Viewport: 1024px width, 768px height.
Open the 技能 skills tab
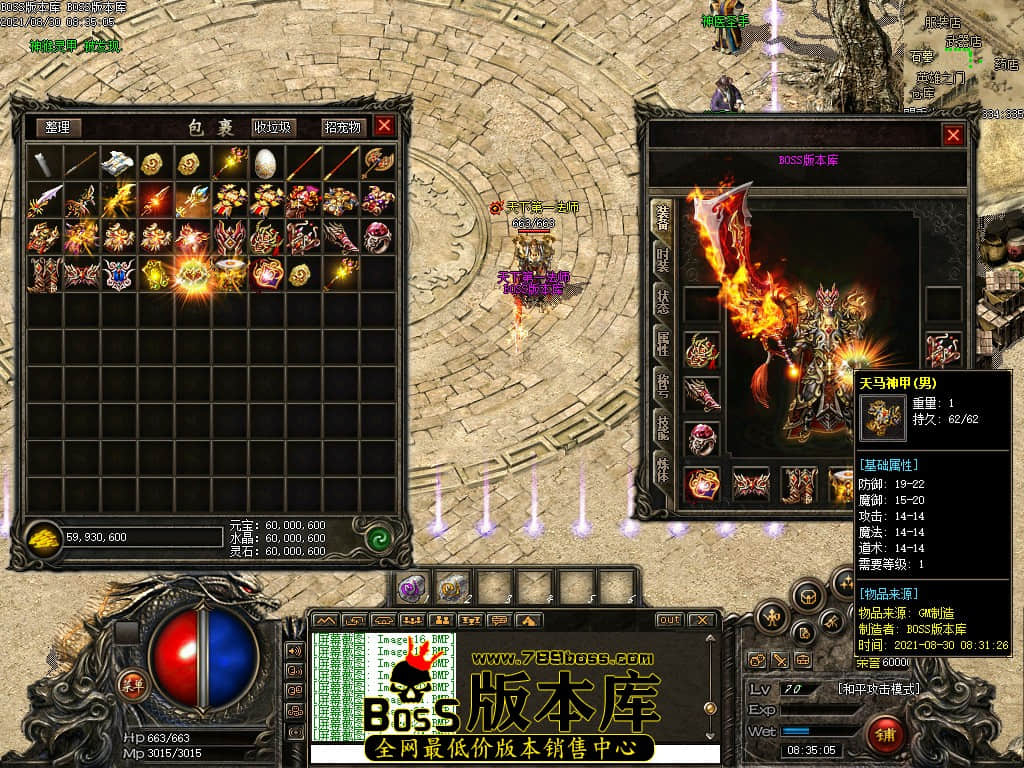click(662, 427)
